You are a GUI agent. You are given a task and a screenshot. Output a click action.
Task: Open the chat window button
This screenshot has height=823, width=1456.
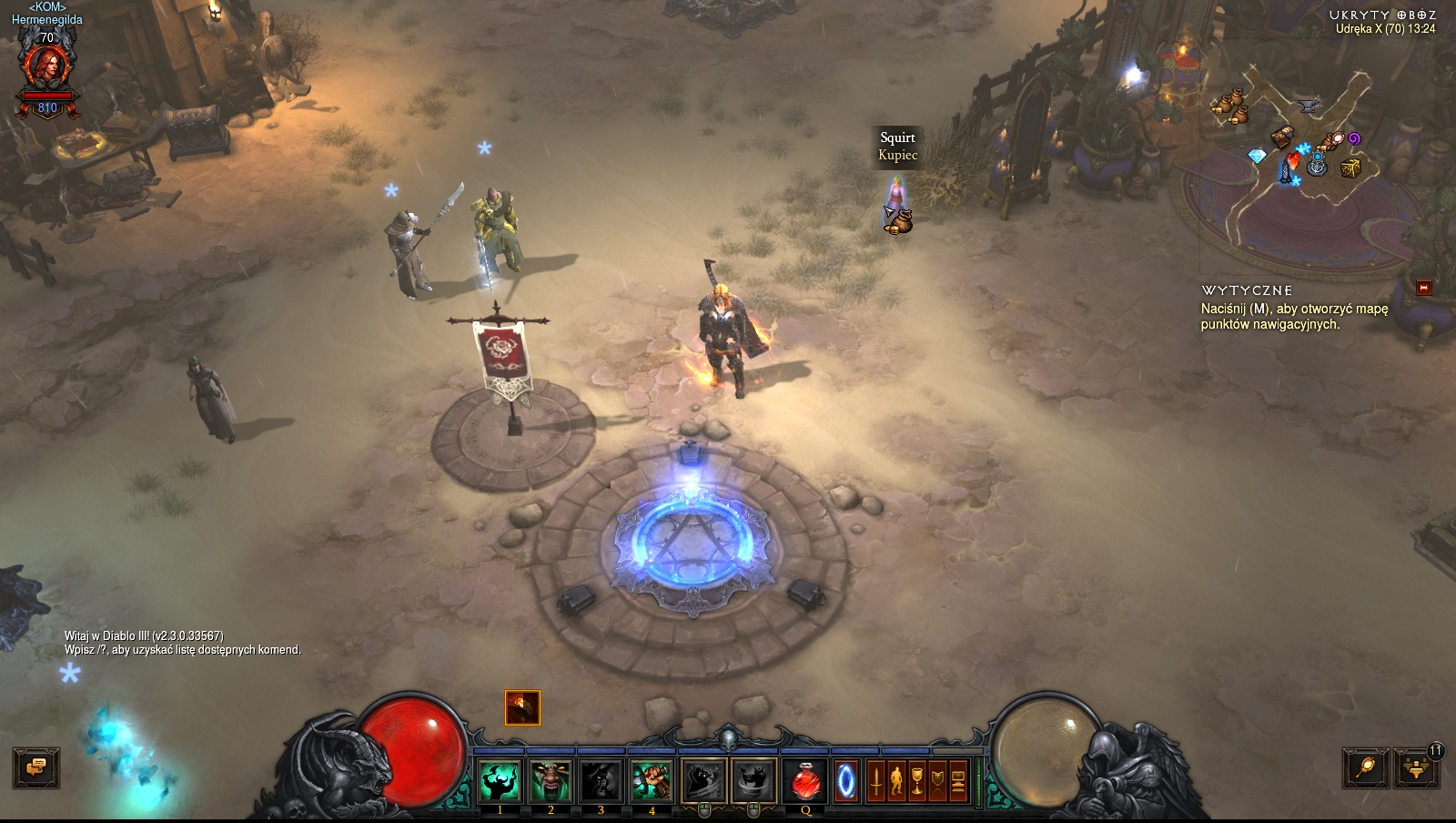point(36,767)
